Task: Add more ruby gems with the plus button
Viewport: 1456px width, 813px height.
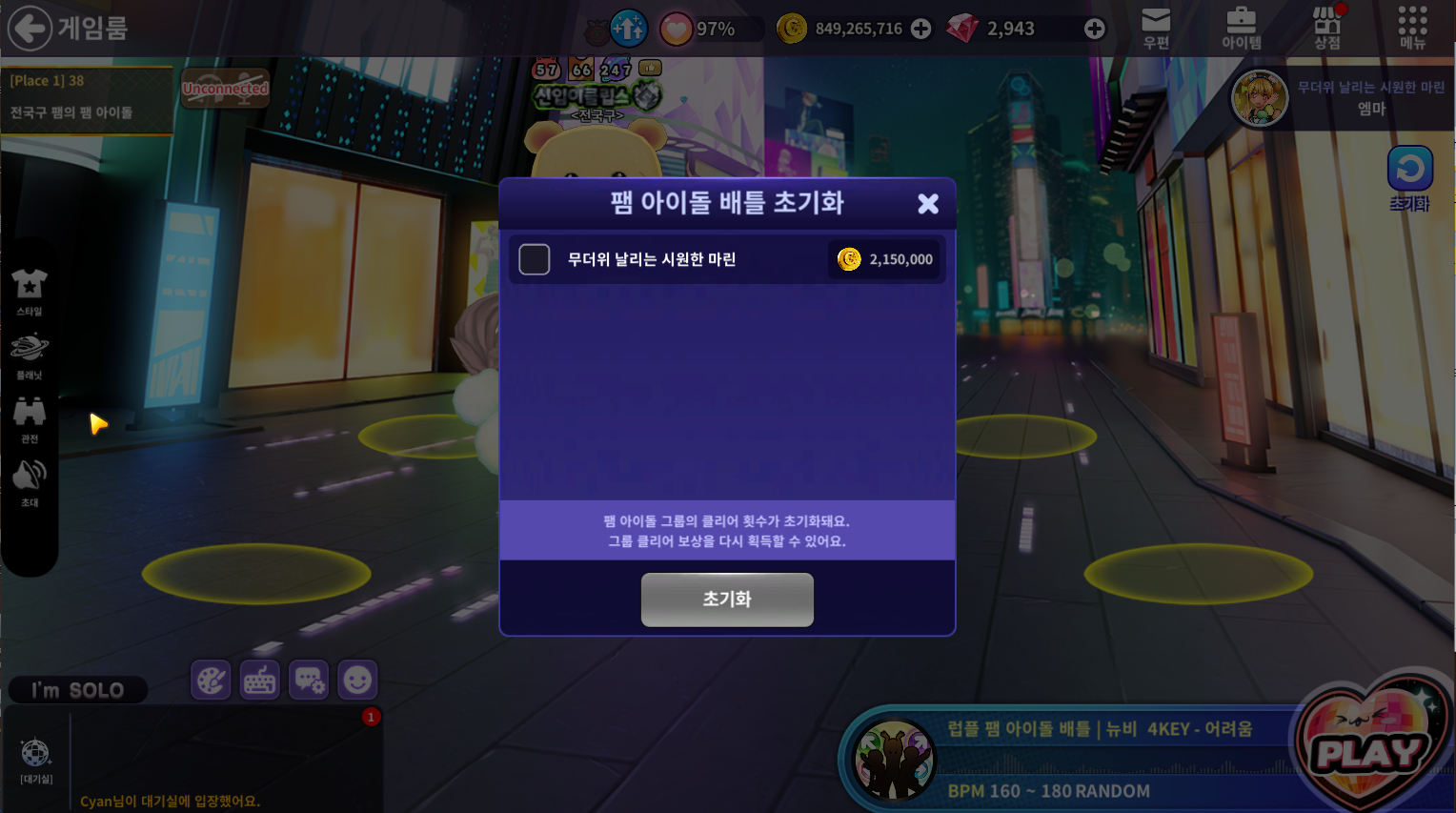Action: 1095,29
